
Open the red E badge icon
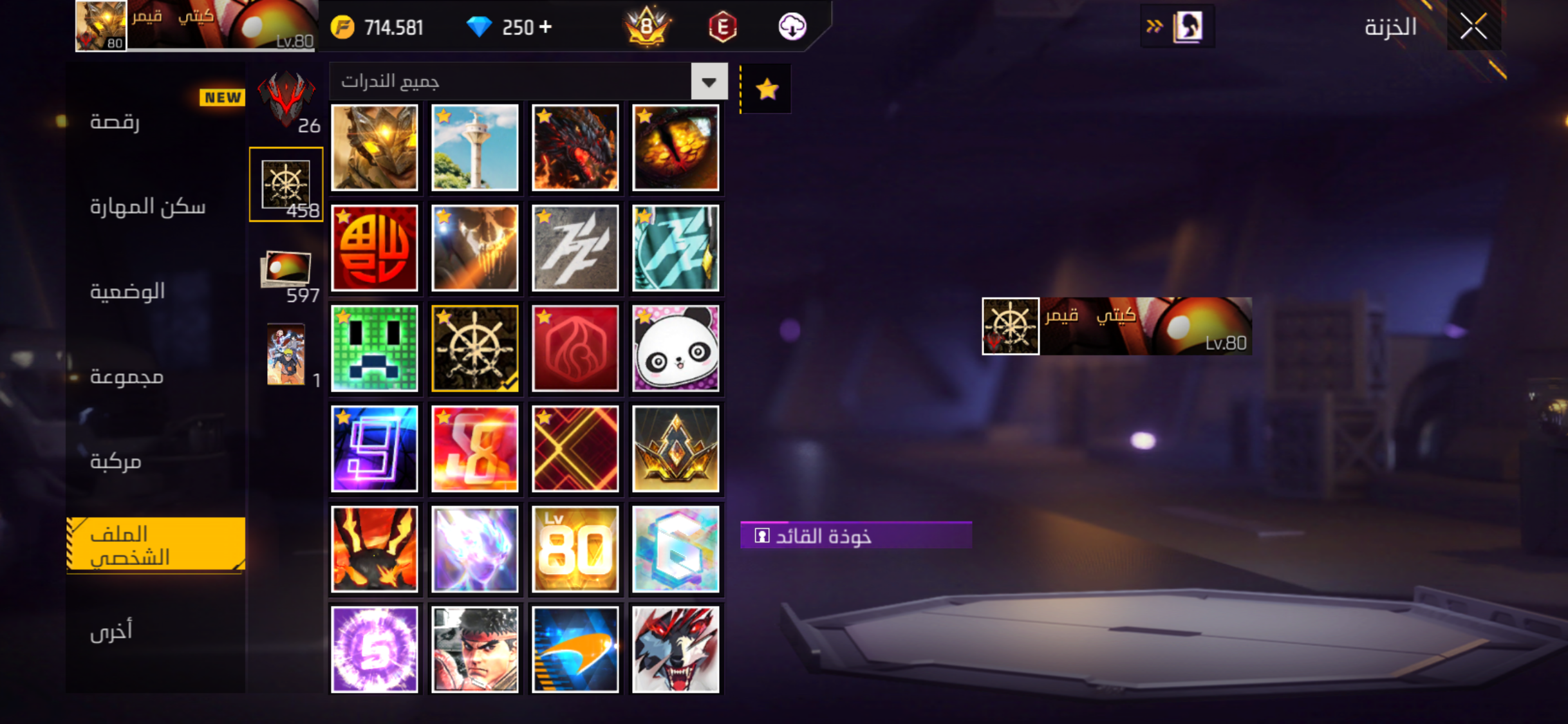coord(722,27)
